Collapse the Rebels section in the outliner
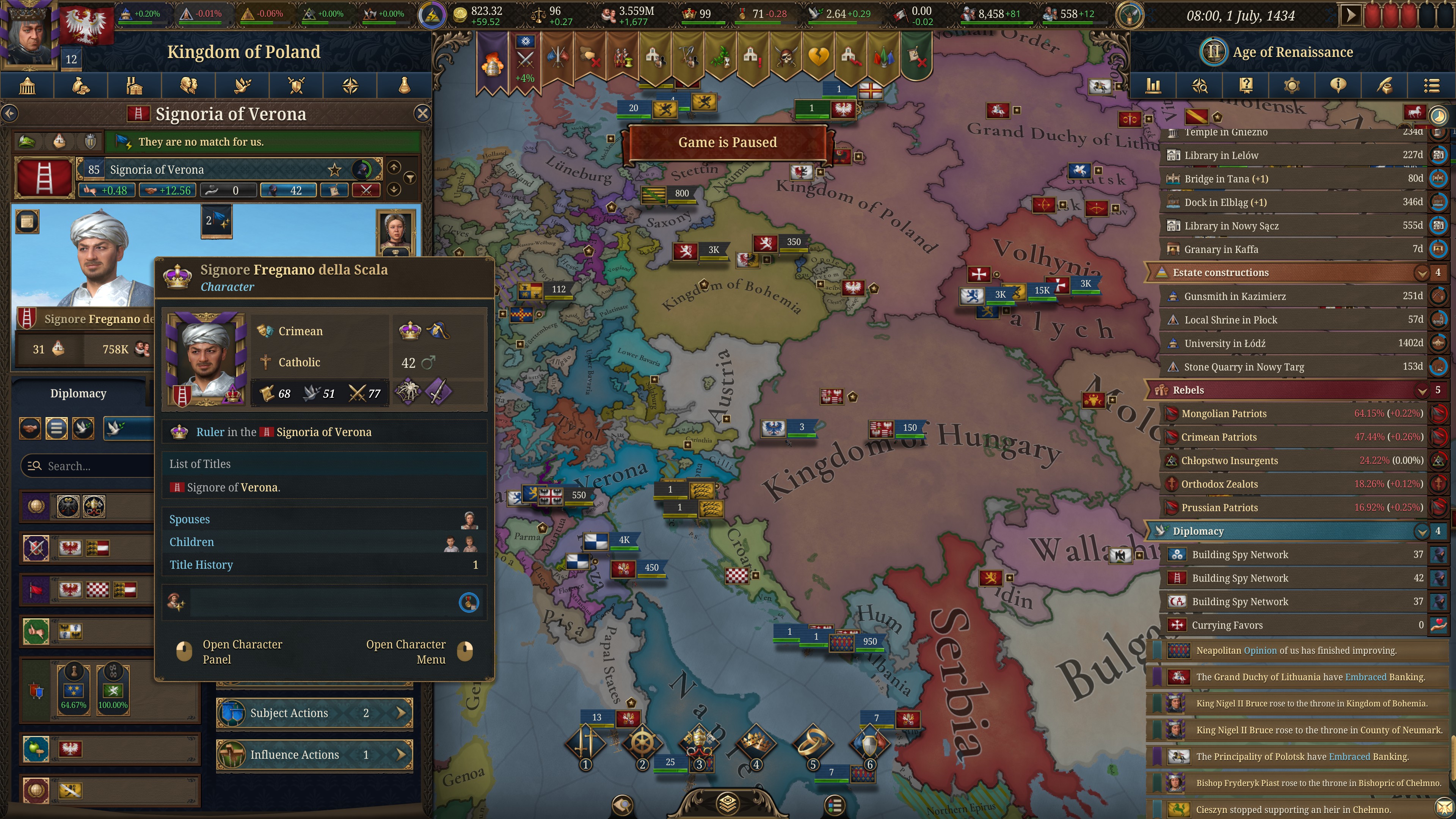This screenshot has height=819, width=1456. click(1422, 390)
